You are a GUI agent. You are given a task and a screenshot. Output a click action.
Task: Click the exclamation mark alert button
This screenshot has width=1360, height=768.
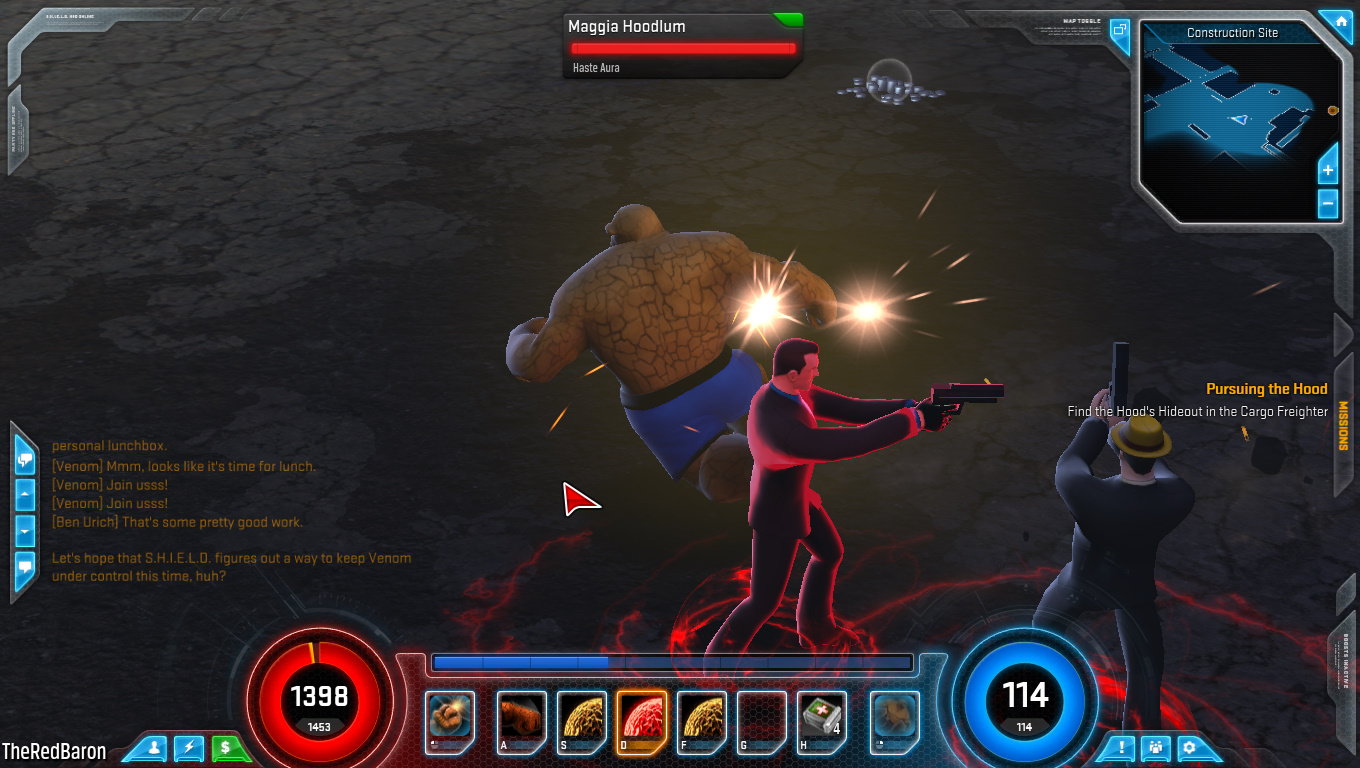[x=1122, y=746]
